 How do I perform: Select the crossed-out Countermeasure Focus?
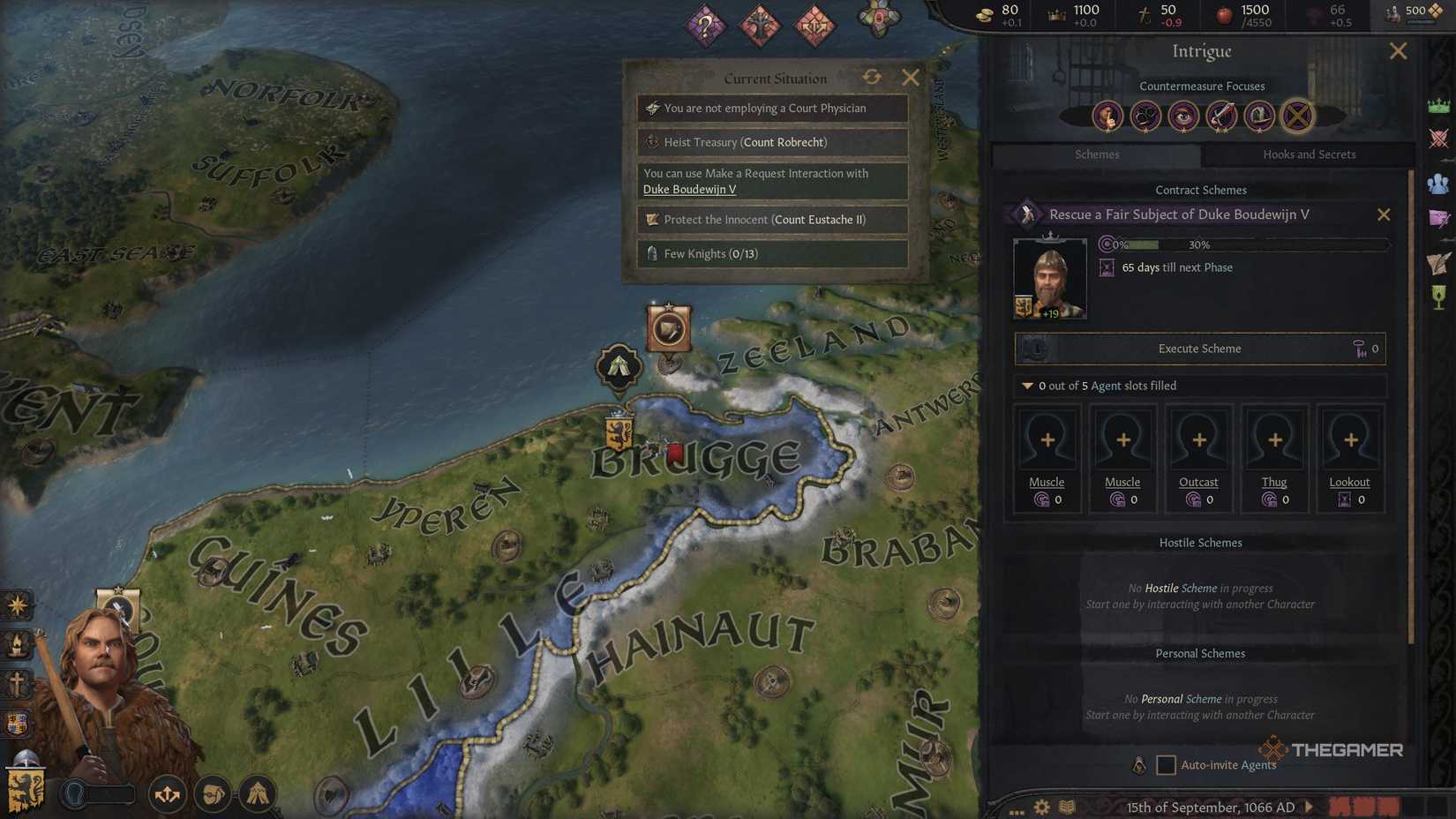click(1295, 116)
